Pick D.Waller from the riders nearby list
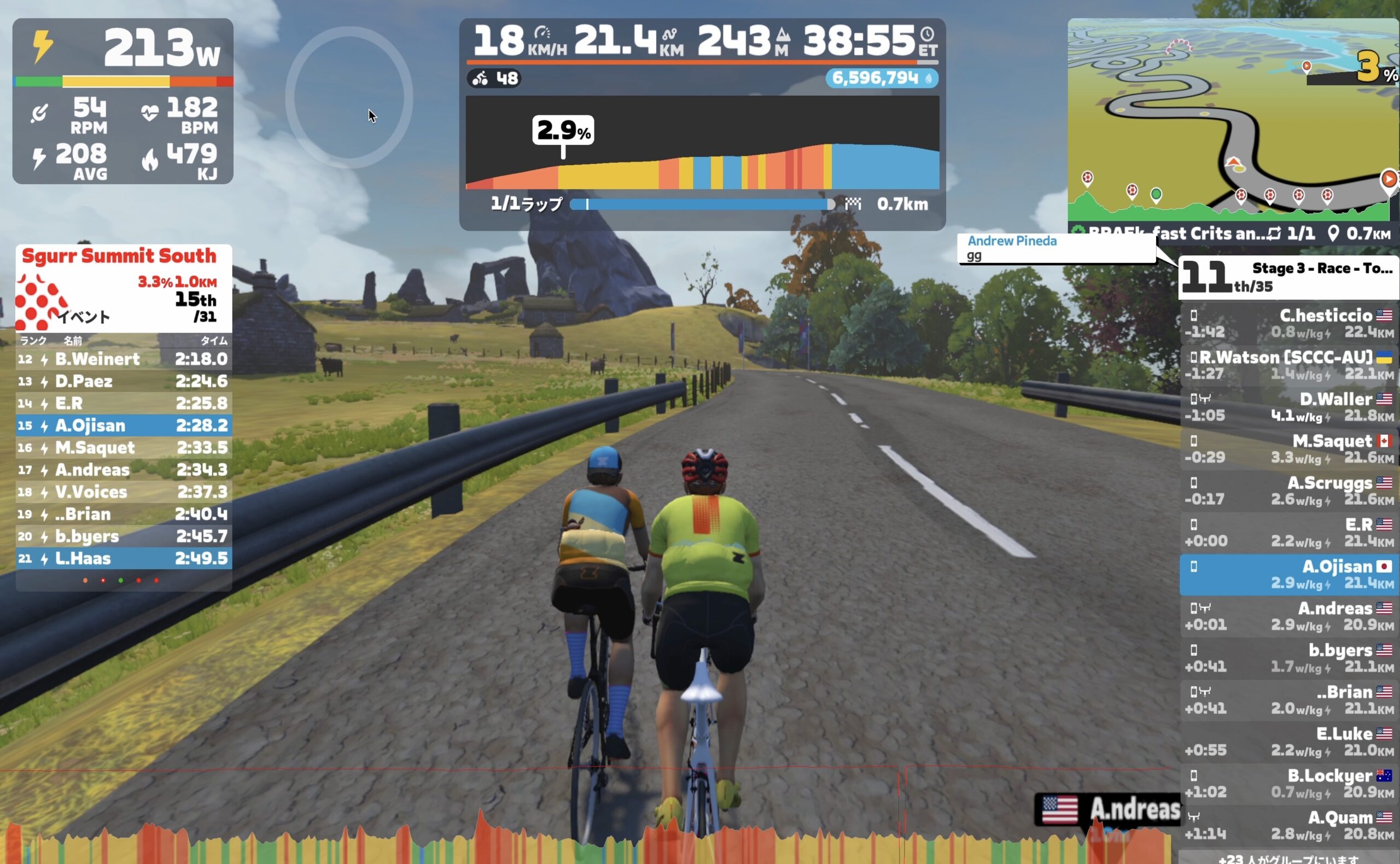Viewport: 1400px width, 864px height. point(1288,407)
